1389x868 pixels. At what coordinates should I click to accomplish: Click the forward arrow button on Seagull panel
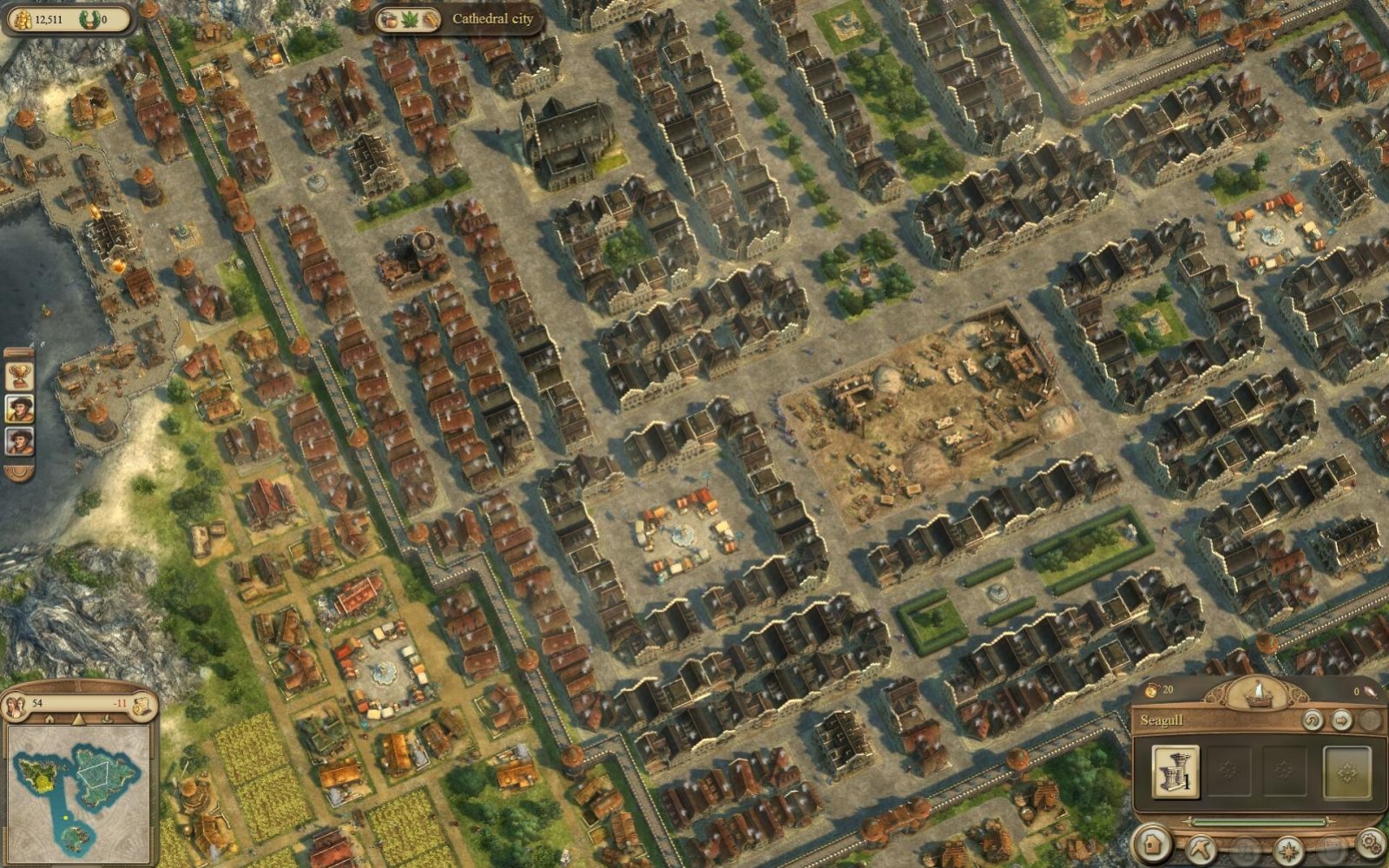coord(1340,720)
